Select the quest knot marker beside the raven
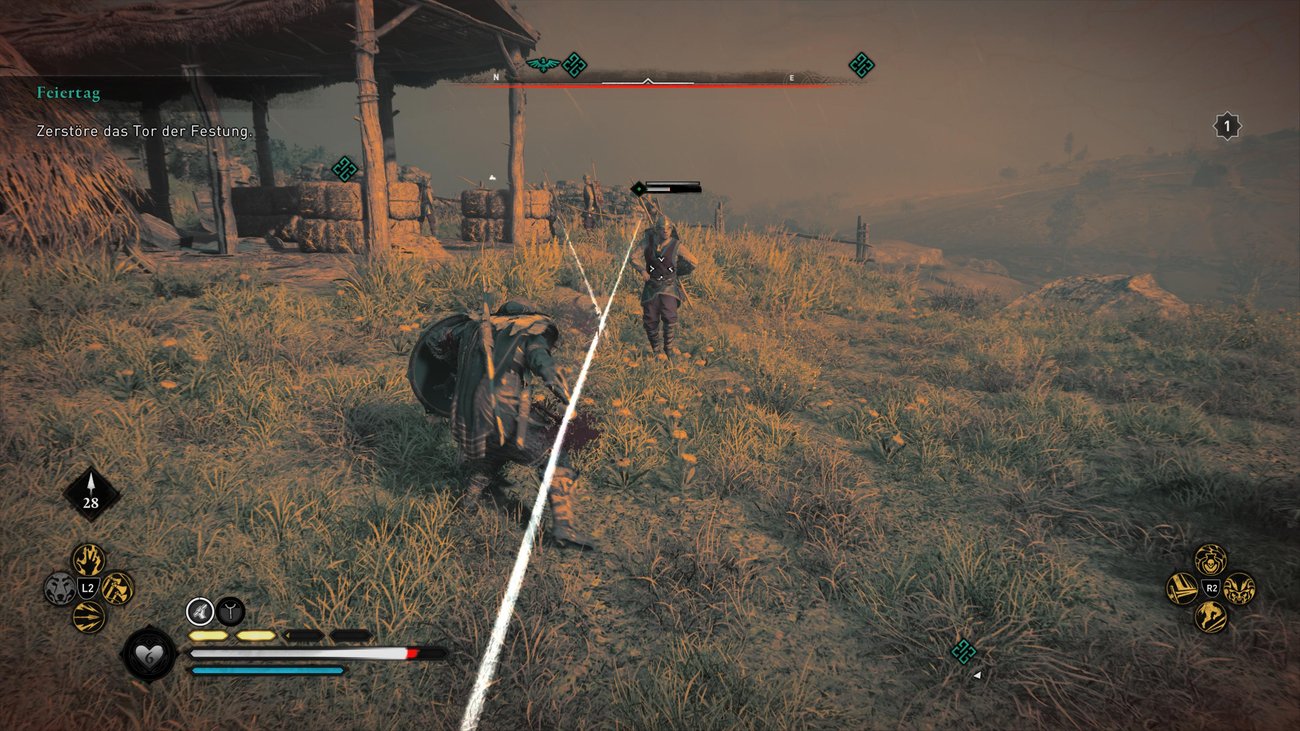 point(574,65)
